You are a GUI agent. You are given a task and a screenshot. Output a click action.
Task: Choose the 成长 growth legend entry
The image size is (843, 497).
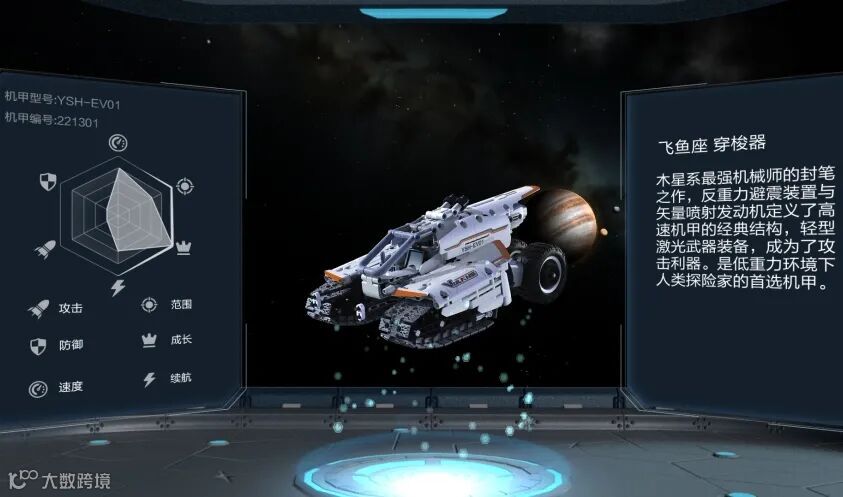(x=168, y=340)
